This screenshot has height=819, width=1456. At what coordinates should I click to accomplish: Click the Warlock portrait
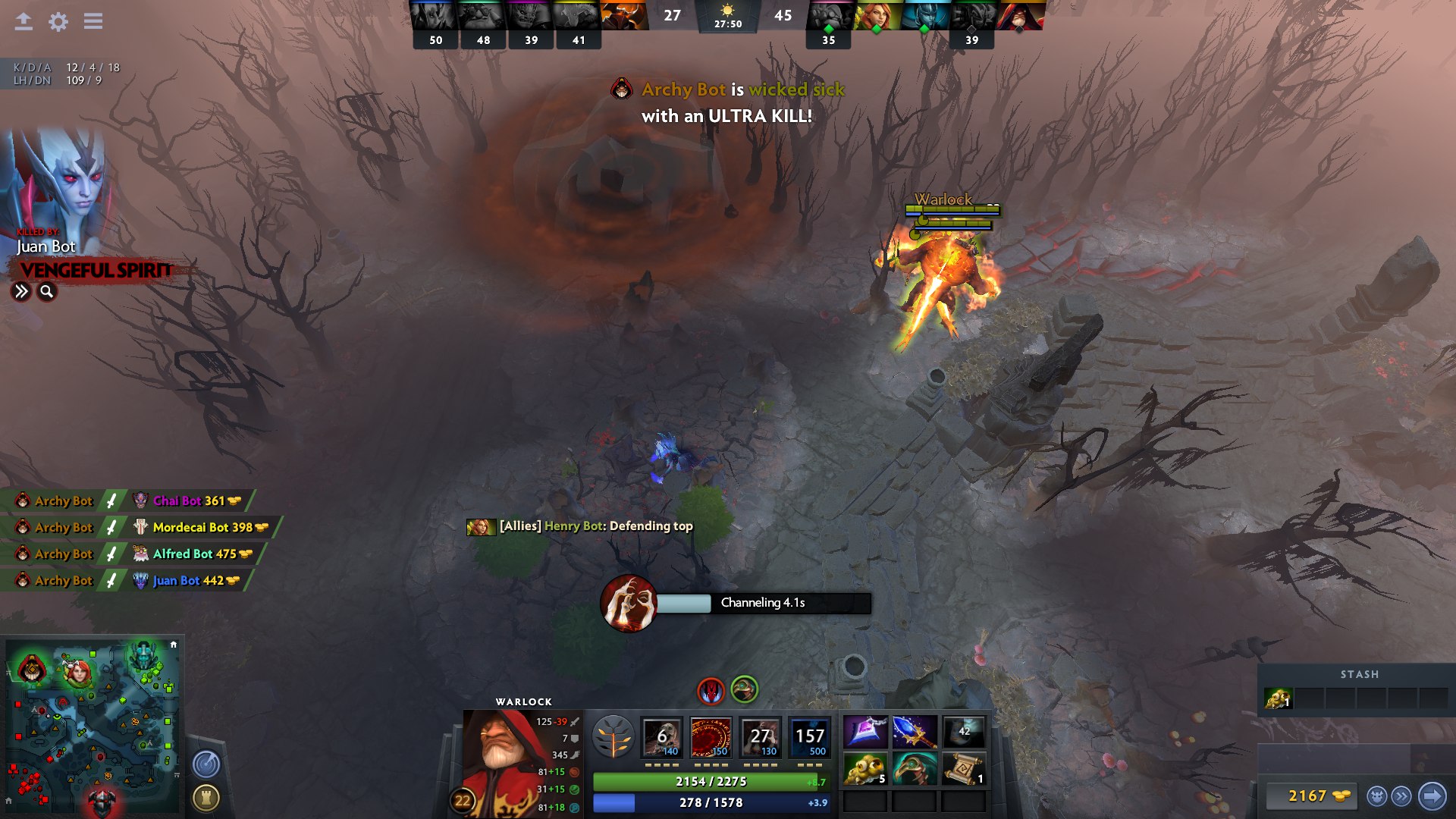coord(500,758)
